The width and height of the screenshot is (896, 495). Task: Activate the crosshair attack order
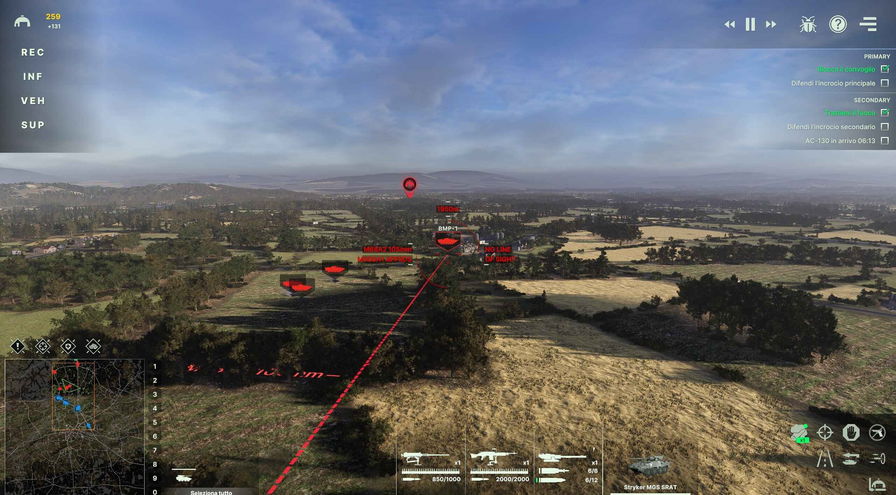tap(825, 432)
